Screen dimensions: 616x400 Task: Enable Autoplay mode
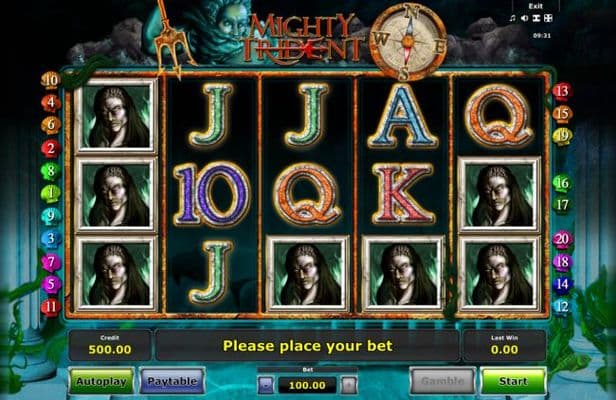[101, 380]
